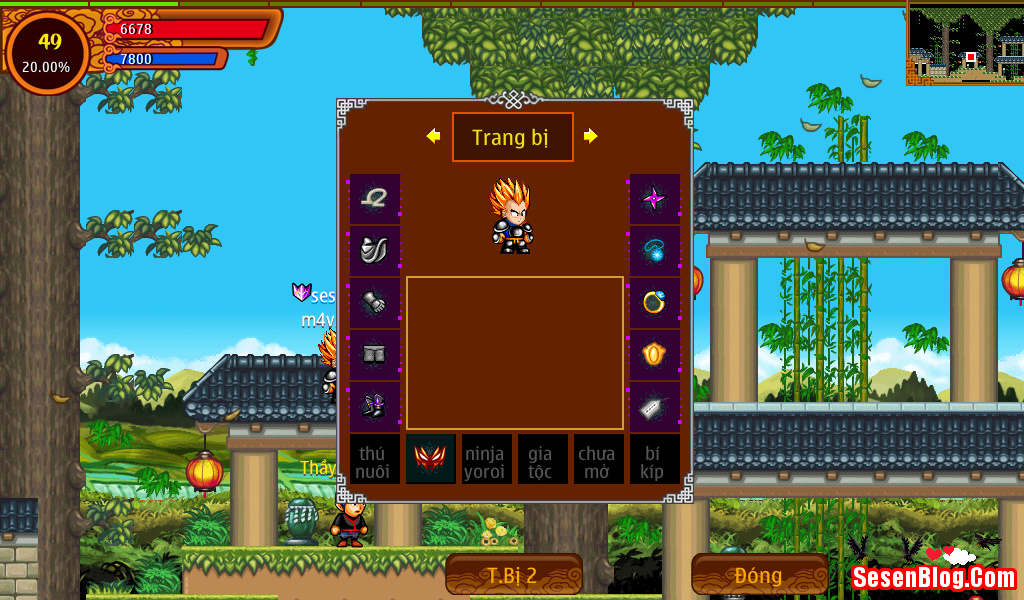Viewport: 1024px width, 600px height.
Task: Switch to T.Bị 2 equipment set
Action: [x=514, y=575]
